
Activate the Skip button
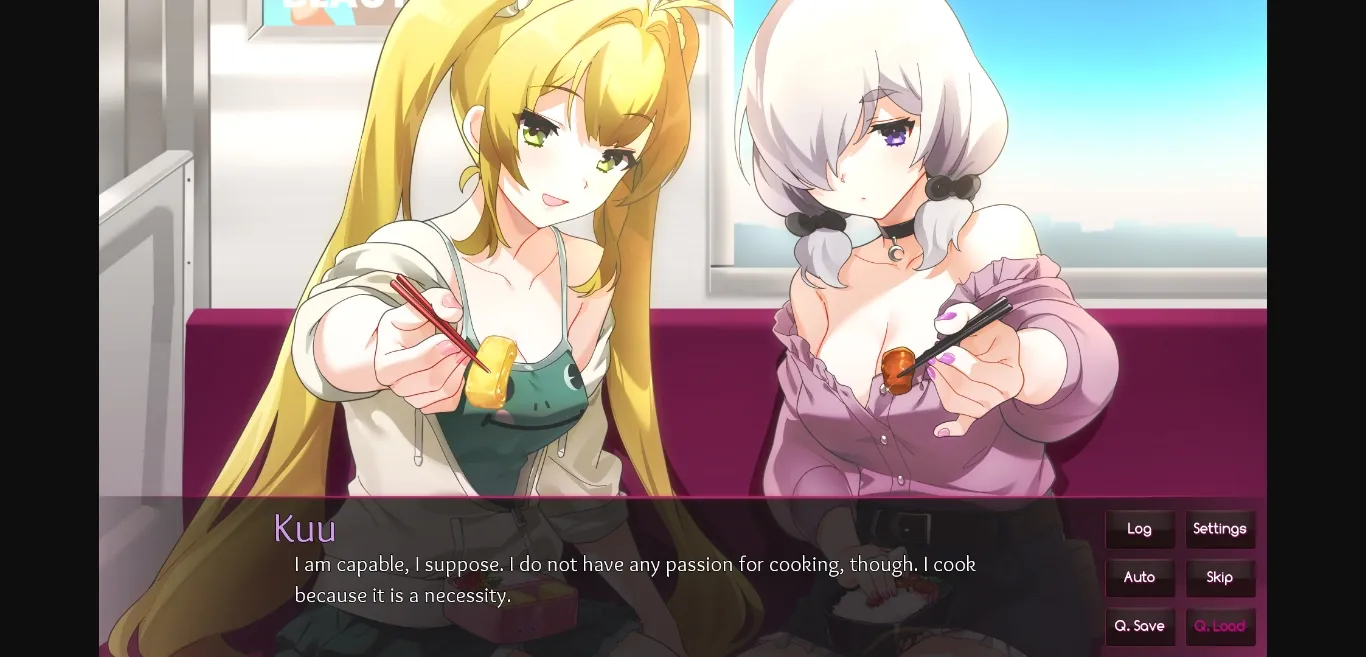tap(1219, 577)
